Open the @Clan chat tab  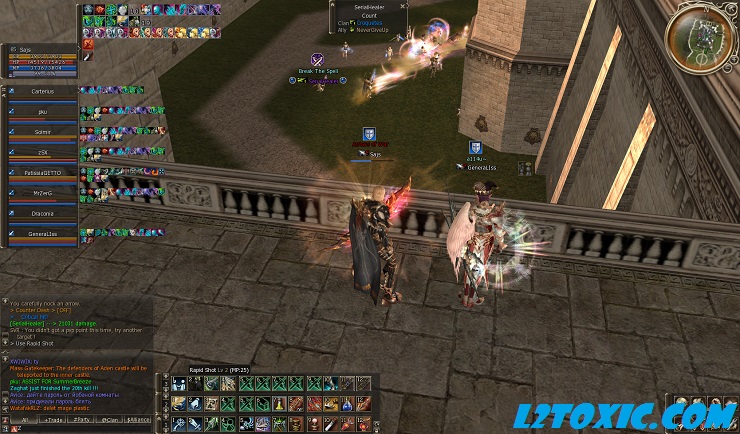(110, 421)
